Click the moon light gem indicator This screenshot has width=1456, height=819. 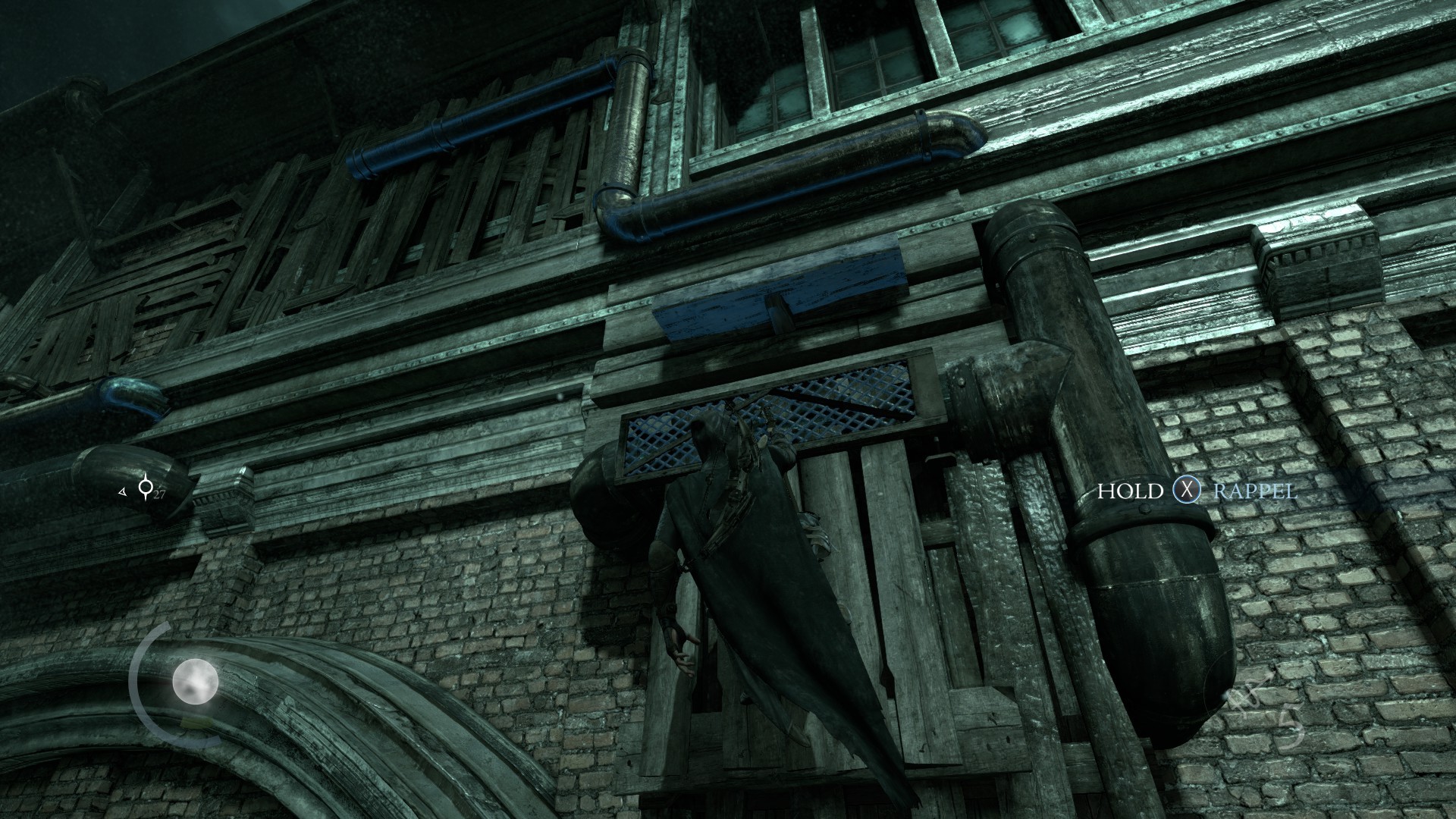pyautogui.click(x=195, y=682)
